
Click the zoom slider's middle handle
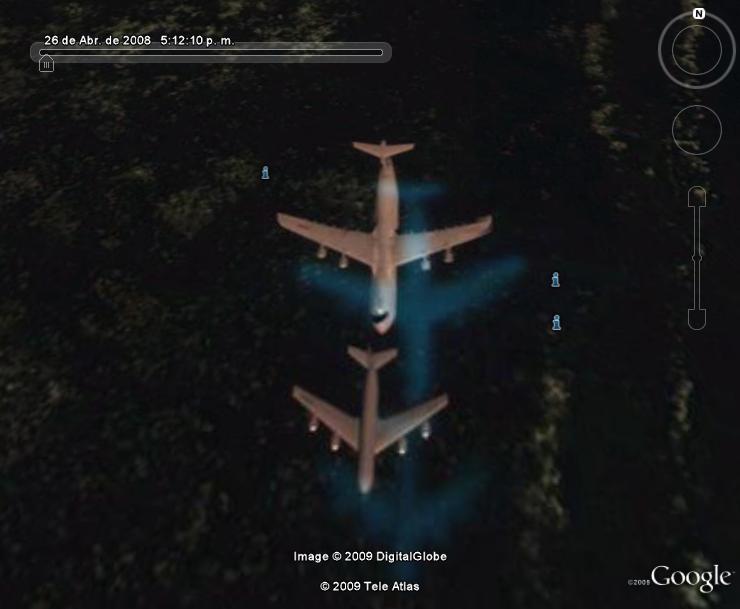coord(697,257)
